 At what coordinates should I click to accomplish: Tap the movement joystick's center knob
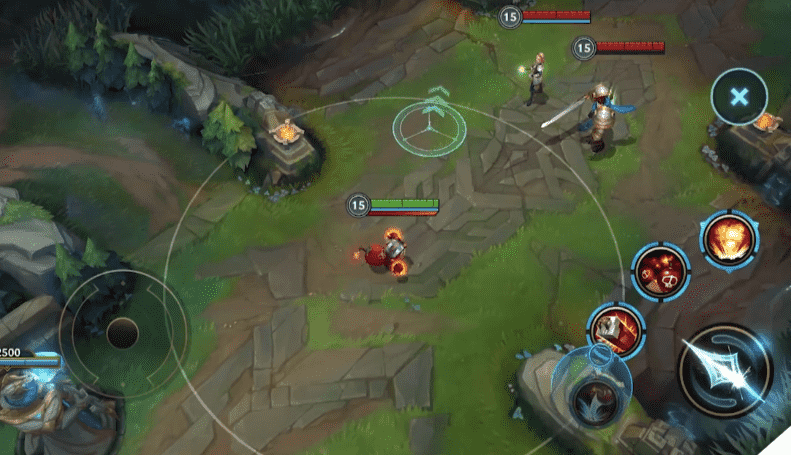coord(123,332)
